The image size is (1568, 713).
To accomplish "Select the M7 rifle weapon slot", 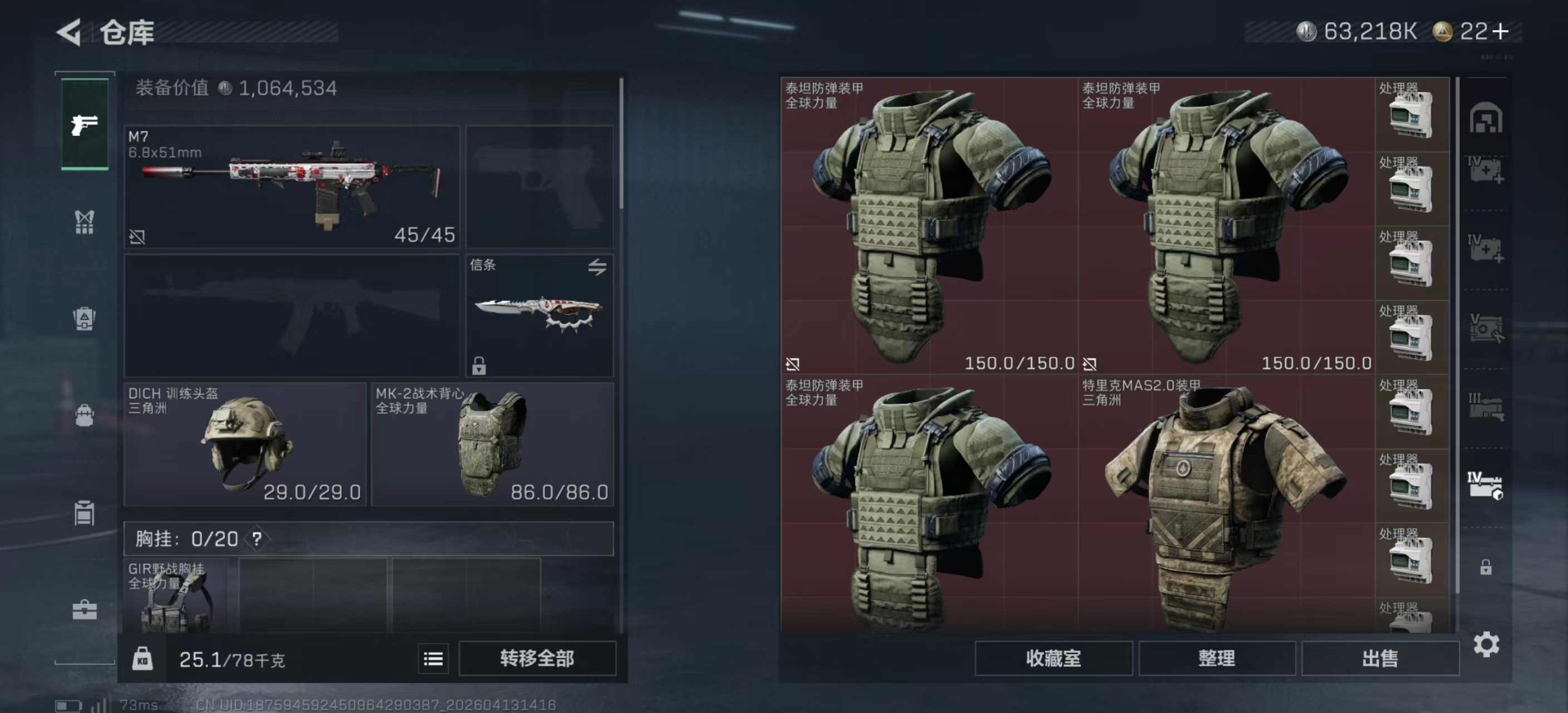I will pyautogui.click(x=292, y=186).
